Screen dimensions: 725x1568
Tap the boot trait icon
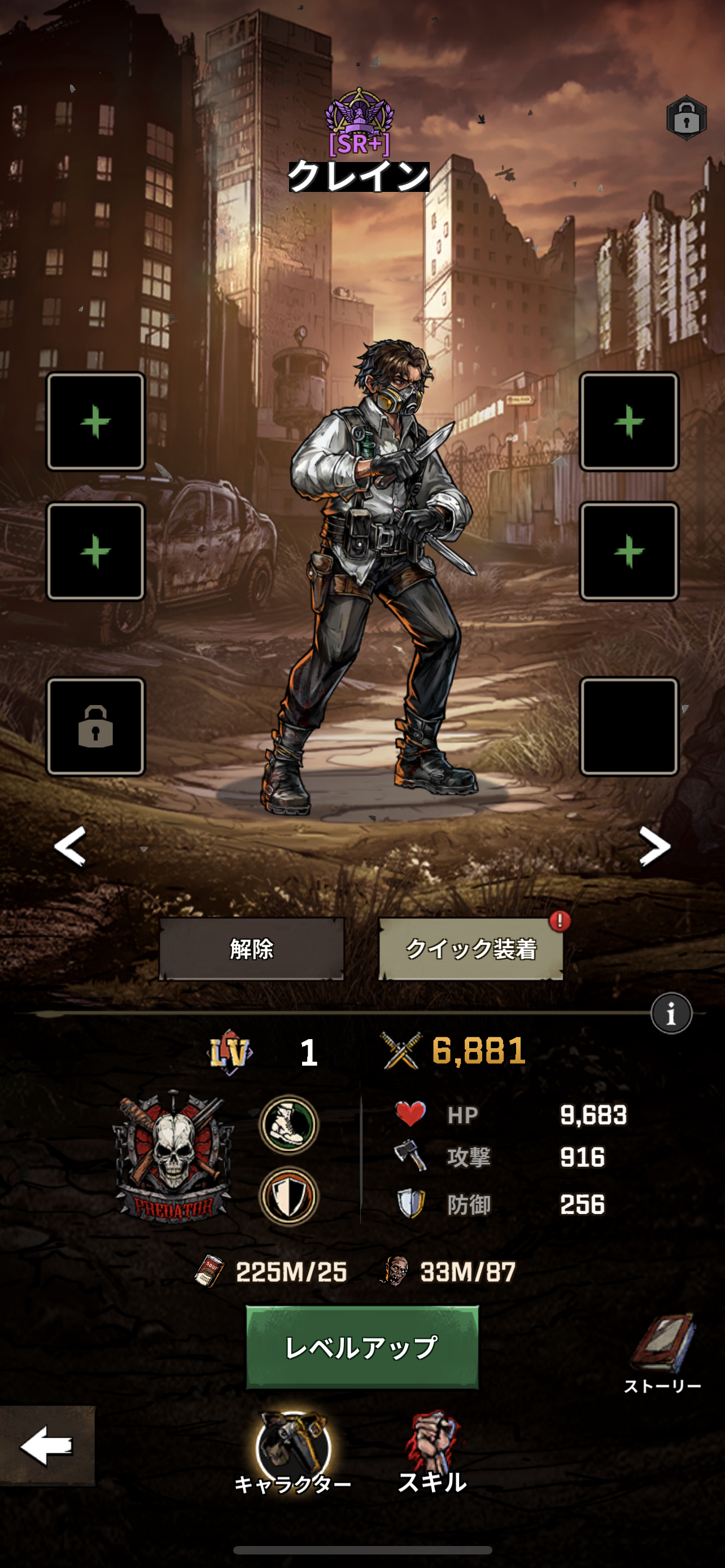click(x=289, y=1124)
